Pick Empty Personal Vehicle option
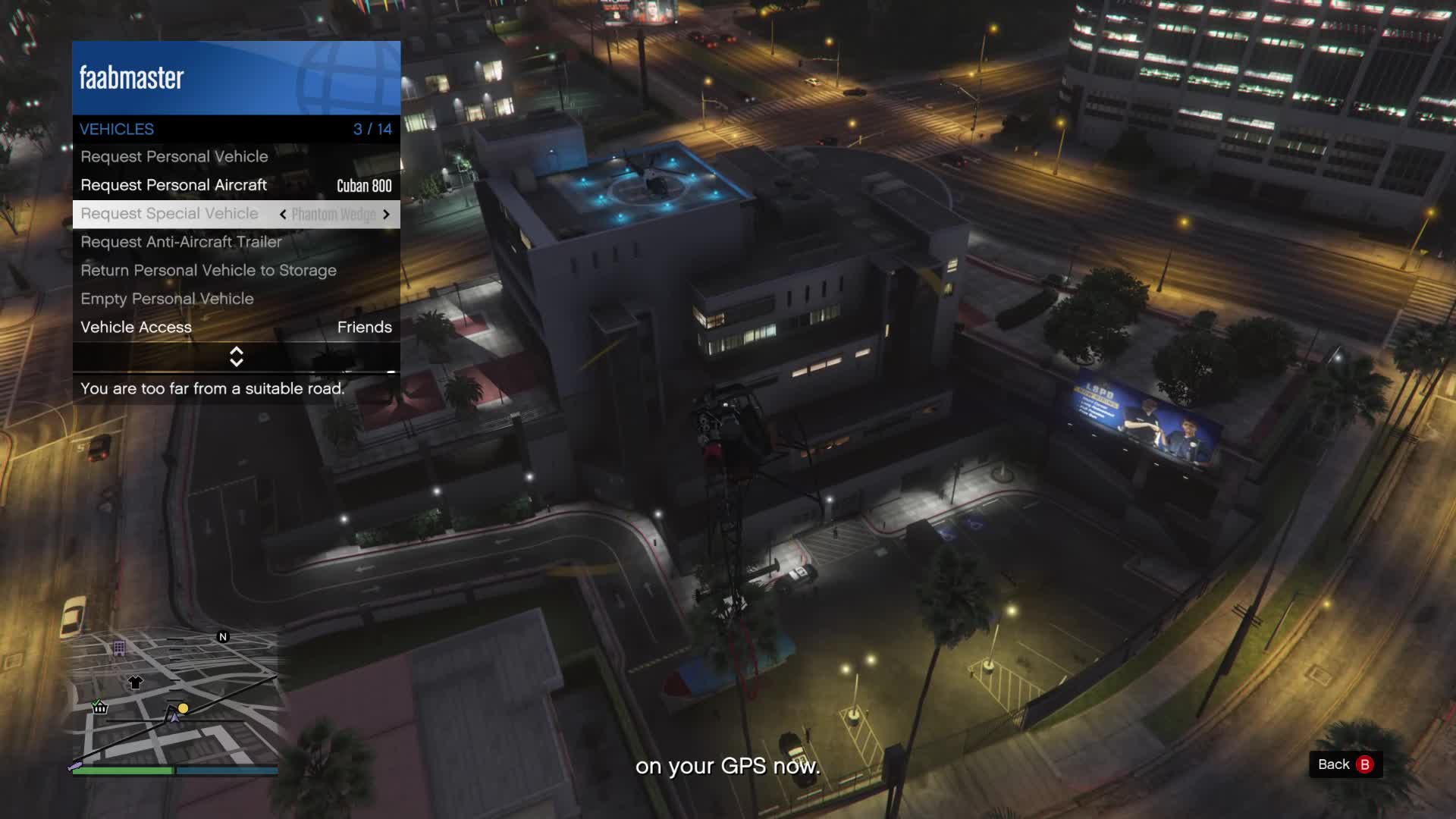Viewport: 1456px width, 819px height. tap(167, 300)
